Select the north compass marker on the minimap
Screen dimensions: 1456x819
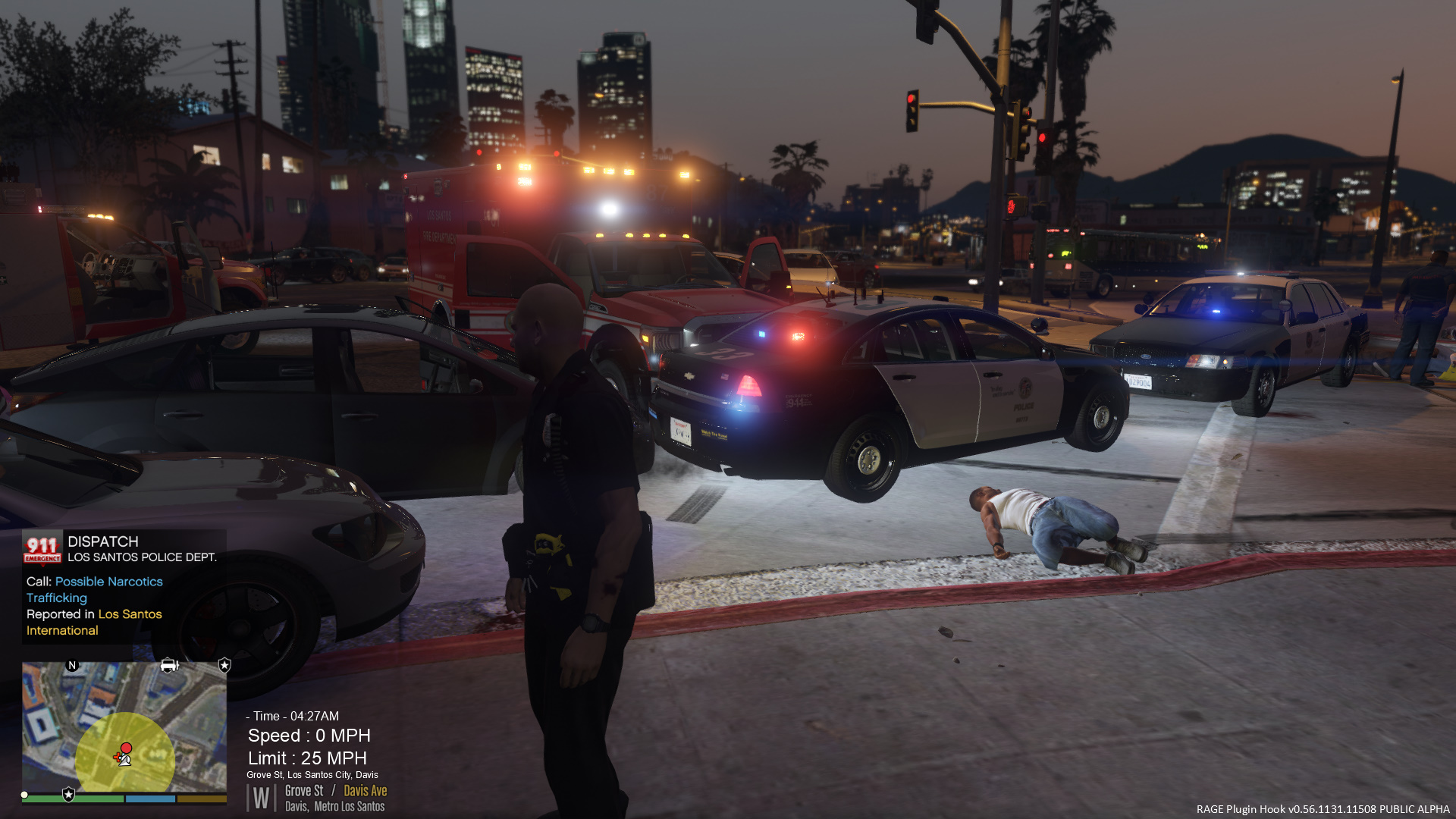tap(72, 666)
